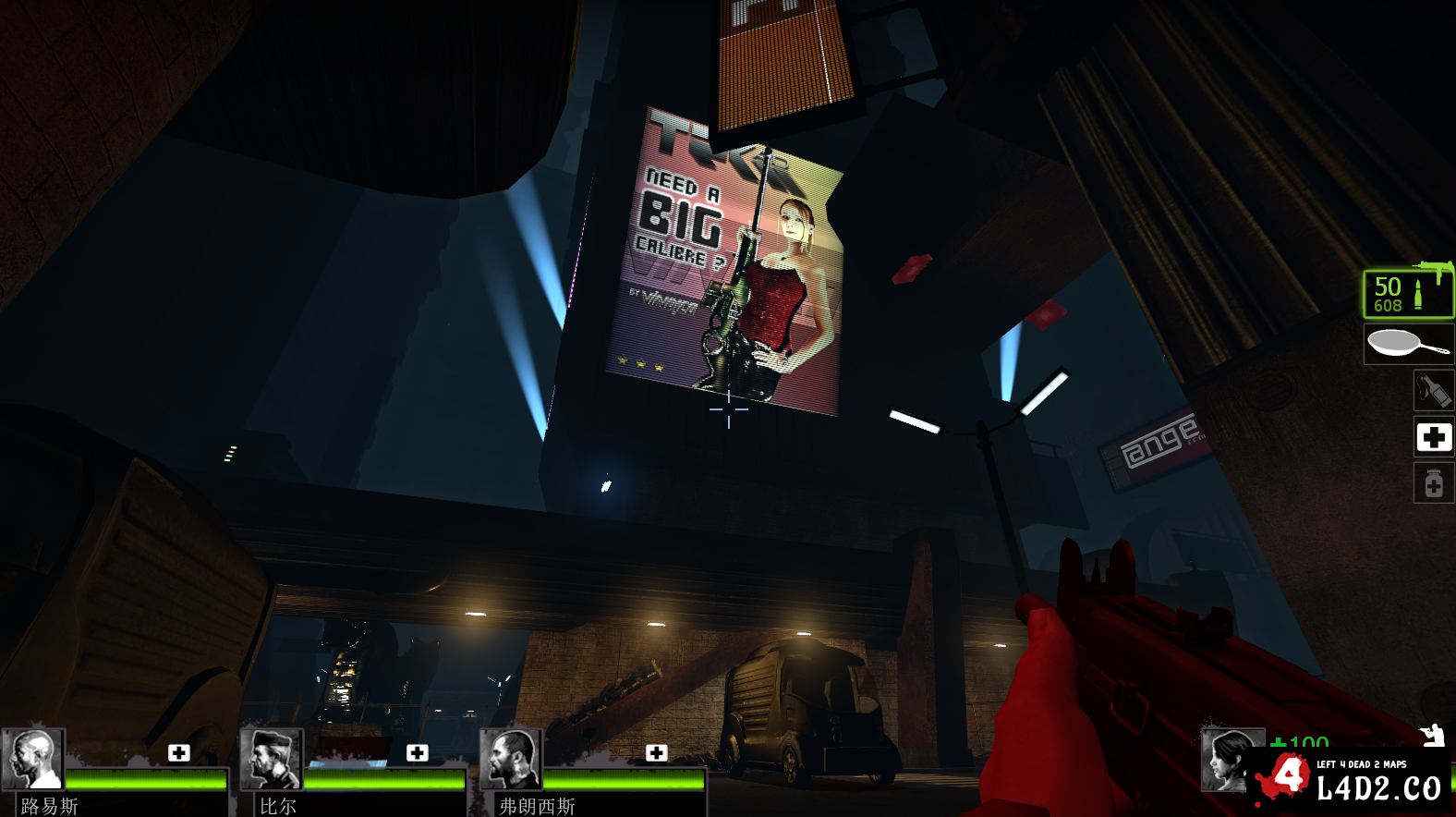Select Bill's teammate portrait (比尔)
This screenshot has width=1456, height=817.
click(272, 758)
